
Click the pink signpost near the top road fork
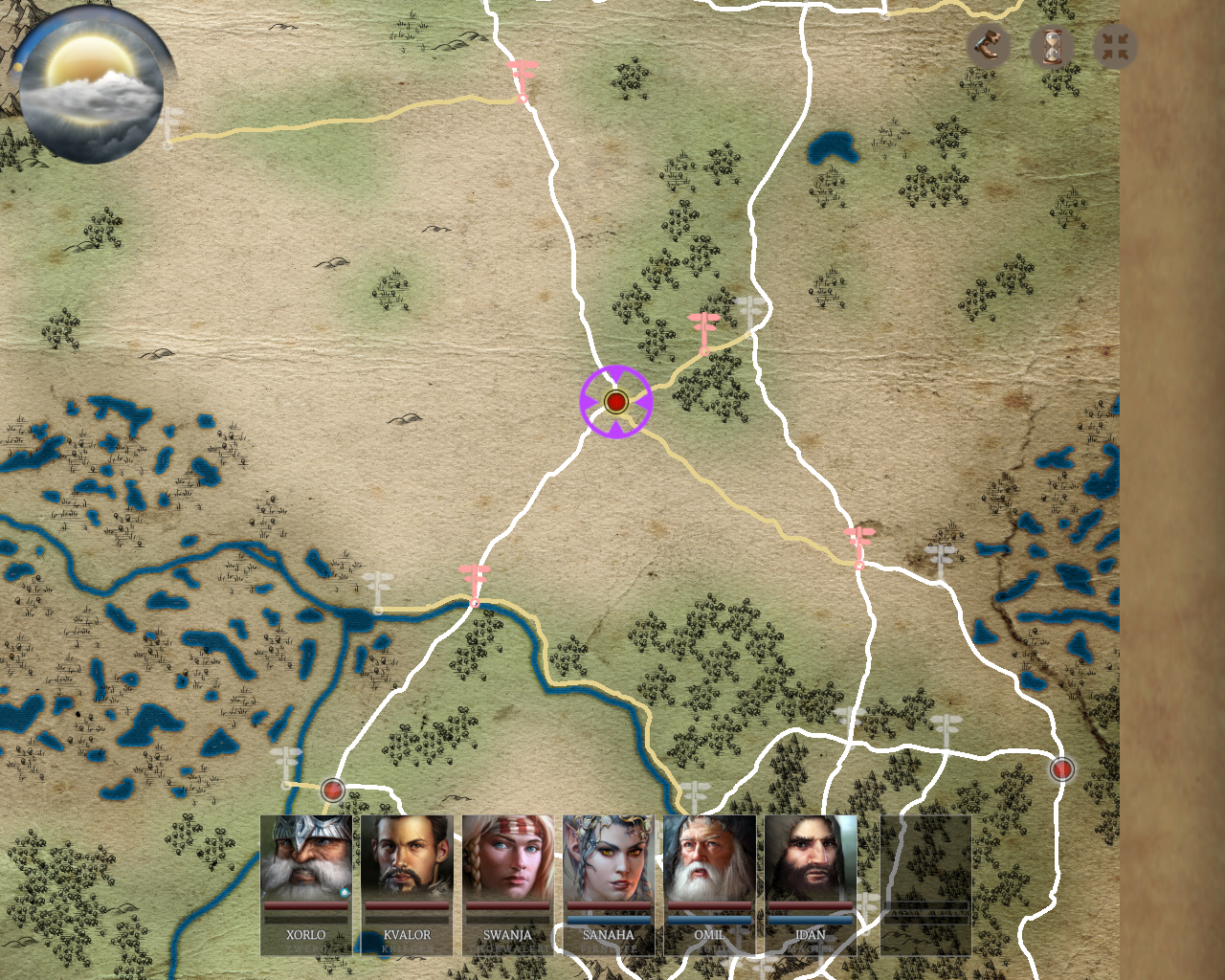point(522,78)
